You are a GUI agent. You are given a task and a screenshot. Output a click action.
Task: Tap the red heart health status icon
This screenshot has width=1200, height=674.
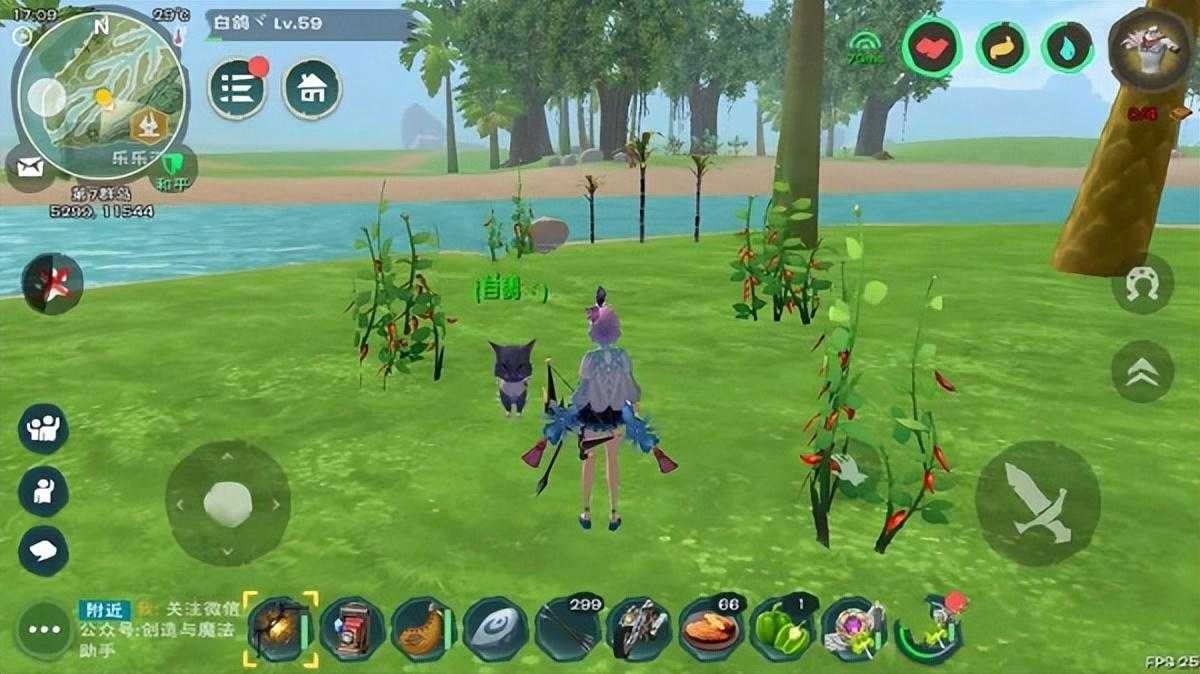coord(932,48)
